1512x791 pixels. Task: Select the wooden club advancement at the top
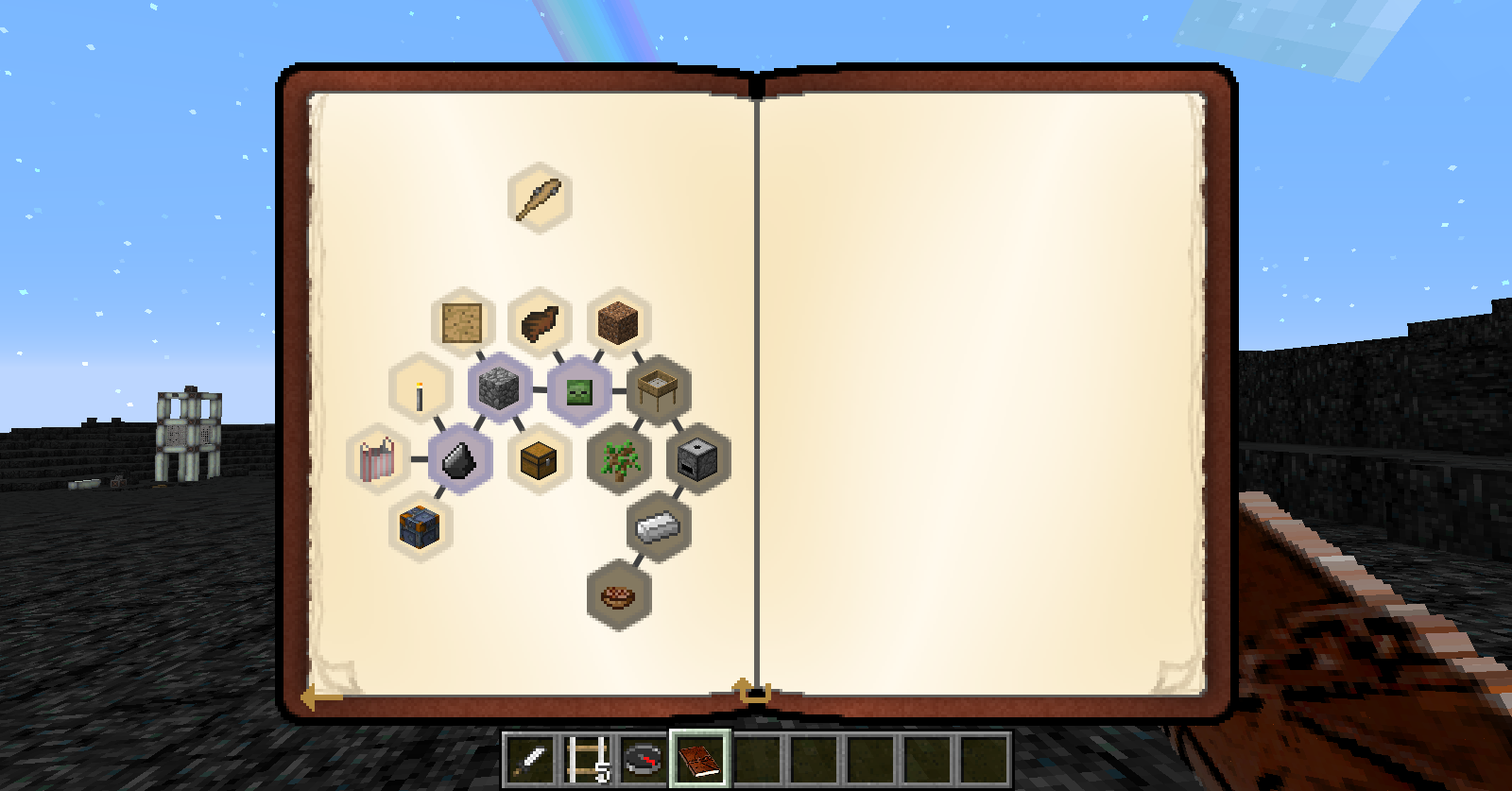click(x=541, y=196)
